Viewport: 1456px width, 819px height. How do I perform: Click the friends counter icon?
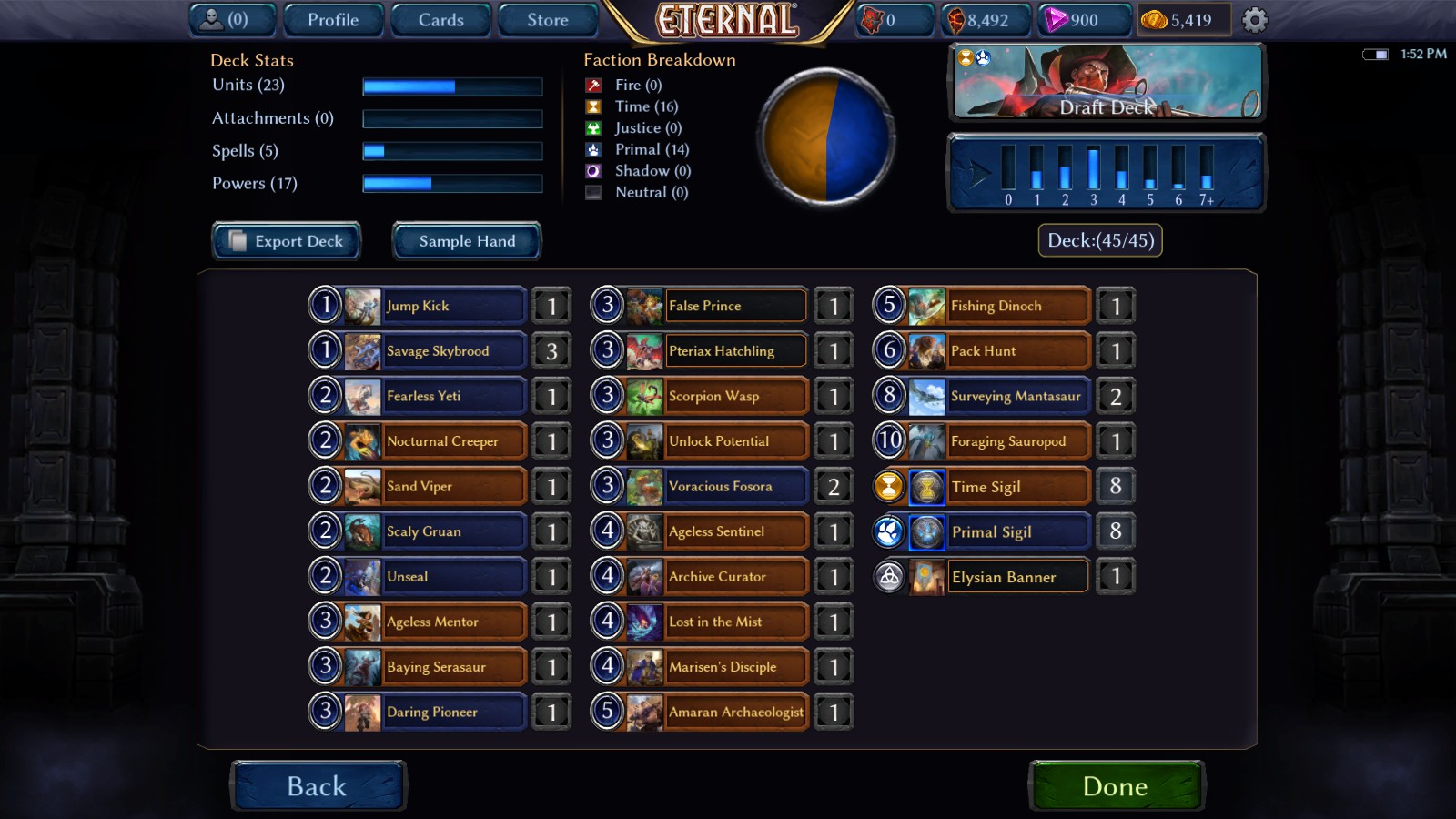coord(211,18)
